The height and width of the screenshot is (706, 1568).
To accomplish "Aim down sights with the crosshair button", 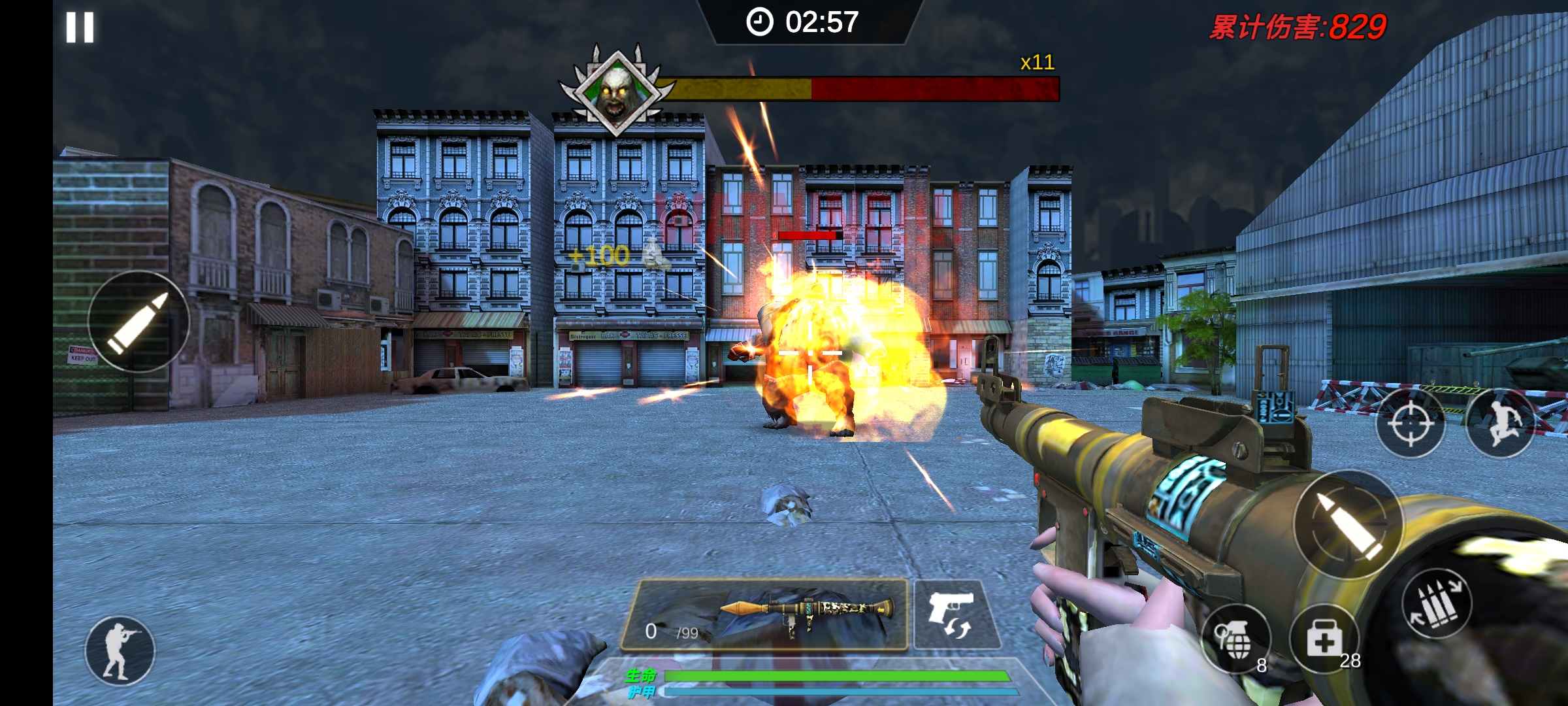I will click(x=1410, y=423).
